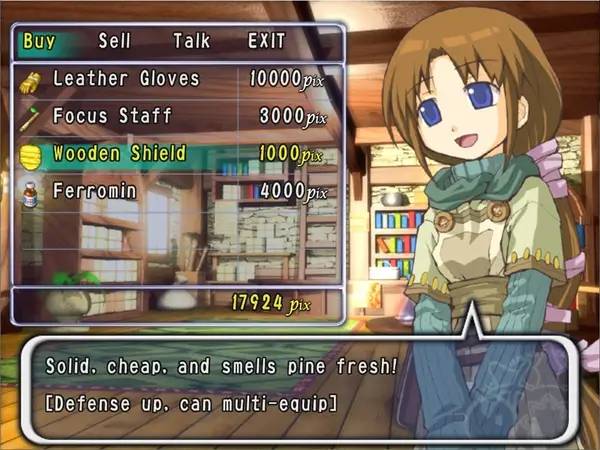
Task: Choose the Talk option
Action: click(191, 42)
